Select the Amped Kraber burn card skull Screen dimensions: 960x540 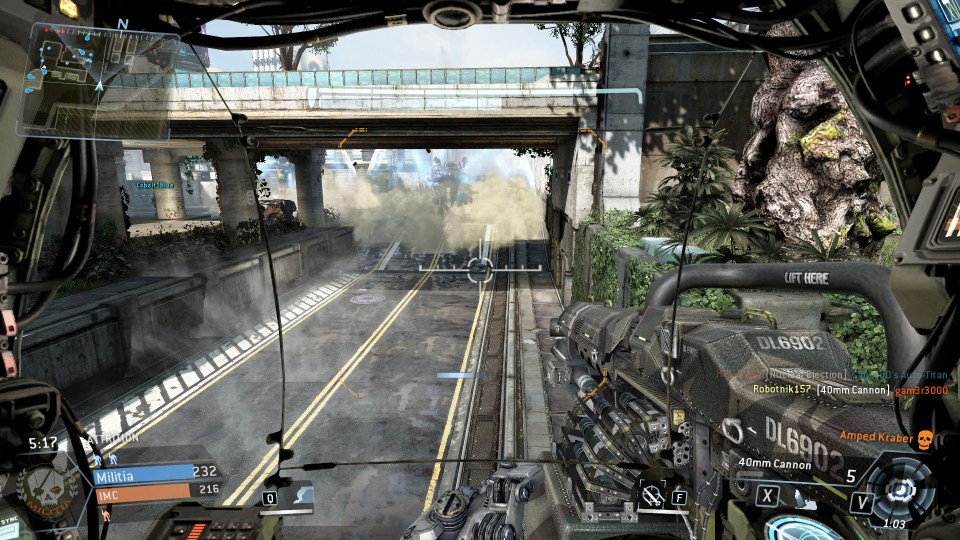924,438
